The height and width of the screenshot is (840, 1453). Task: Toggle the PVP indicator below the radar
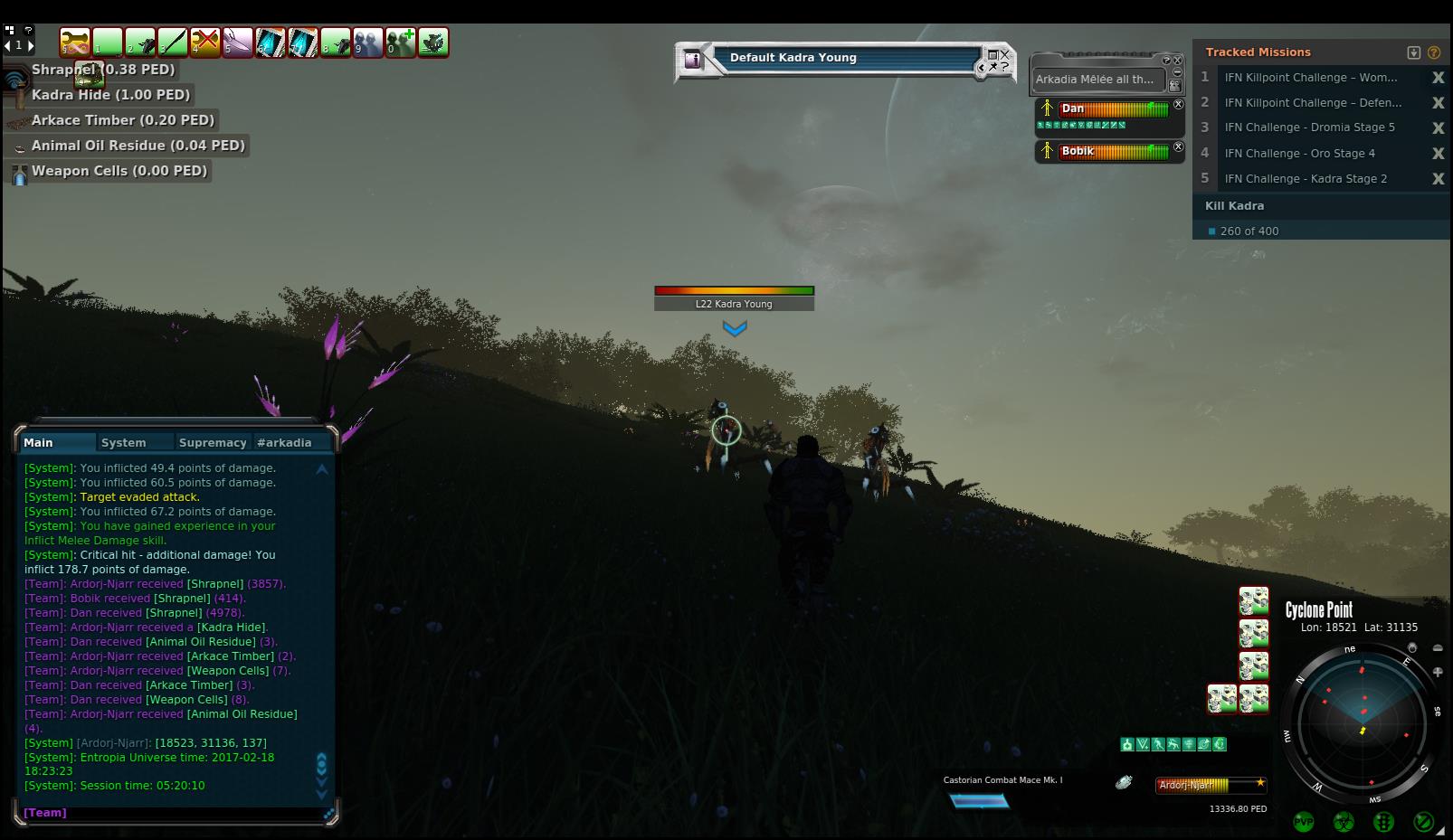coord(1304,822)
